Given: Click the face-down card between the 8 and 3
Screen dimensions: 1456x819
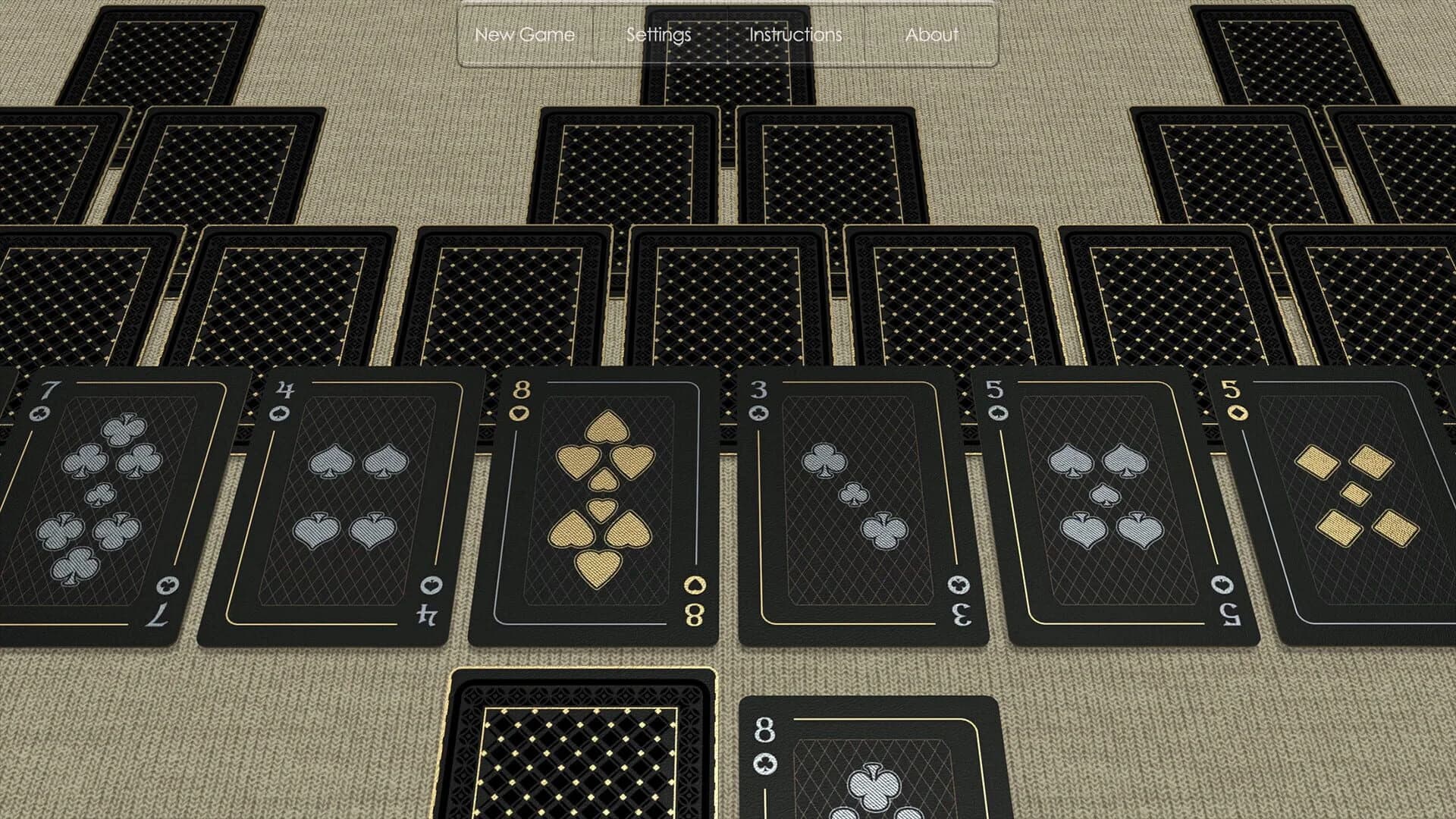Looking at the screenshot, I should 728,296.
